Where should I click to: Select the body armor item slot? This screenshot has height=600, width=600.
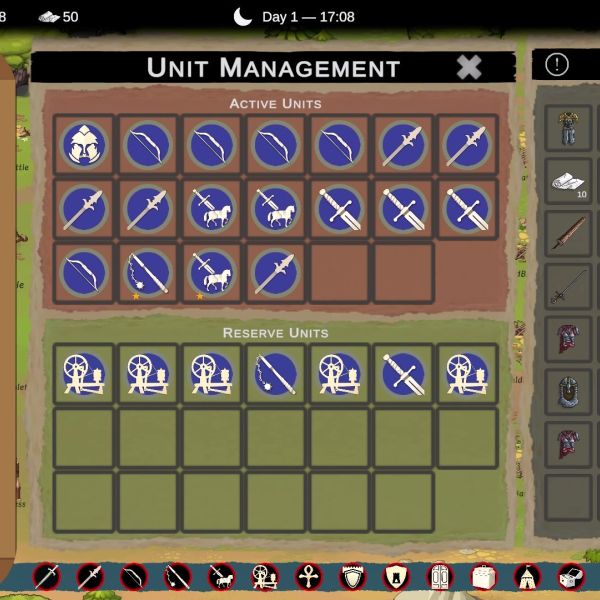click(568, 128)
